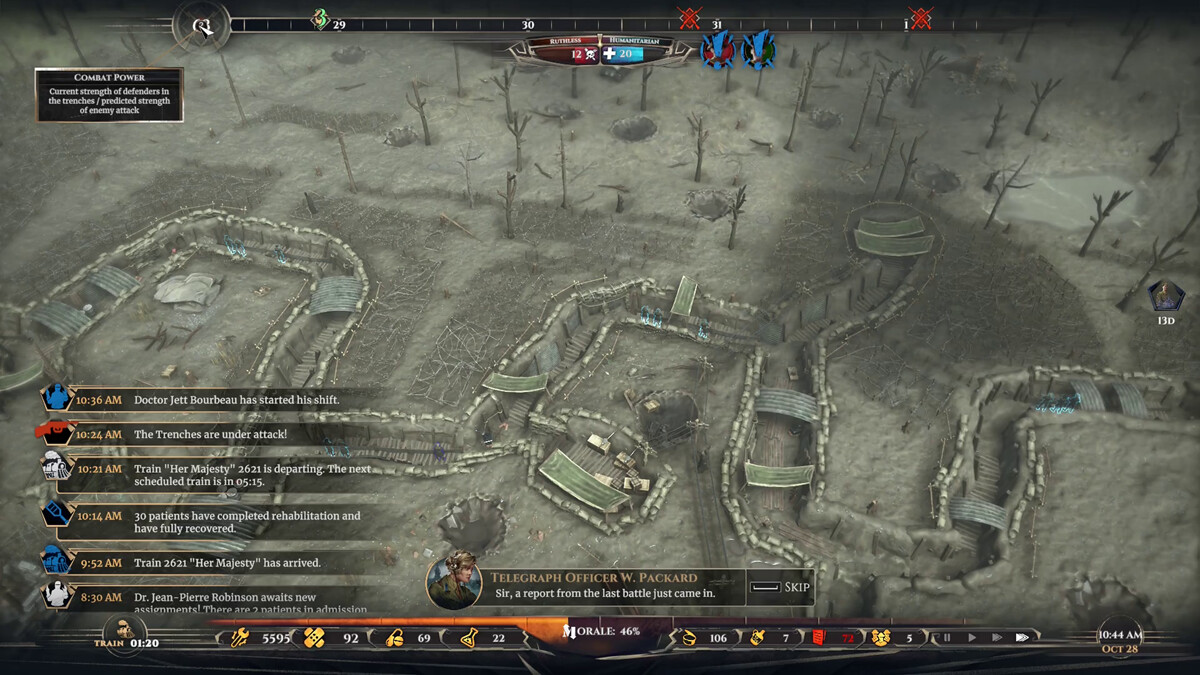View the 30 patients recovered notification
The width and height of the screenshot is (1200, 675).
click(58, 515)
